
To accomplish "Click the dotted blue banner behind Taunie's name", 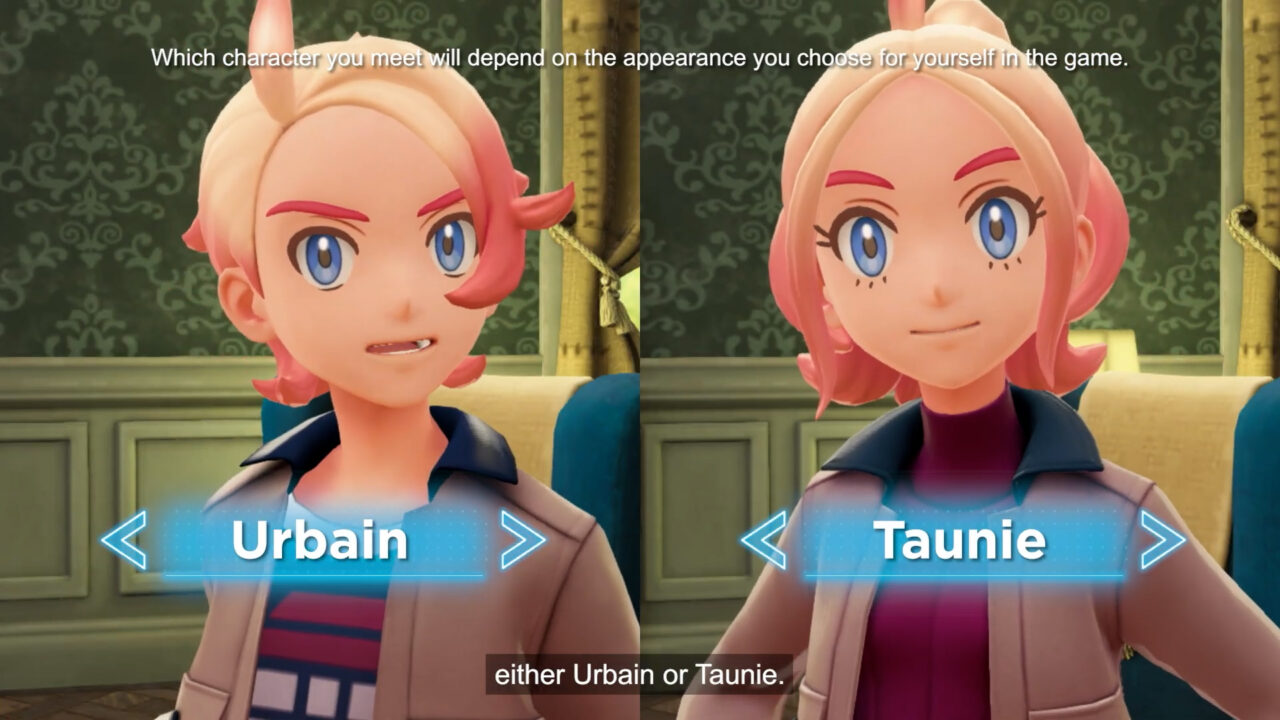I will [960, 540].
